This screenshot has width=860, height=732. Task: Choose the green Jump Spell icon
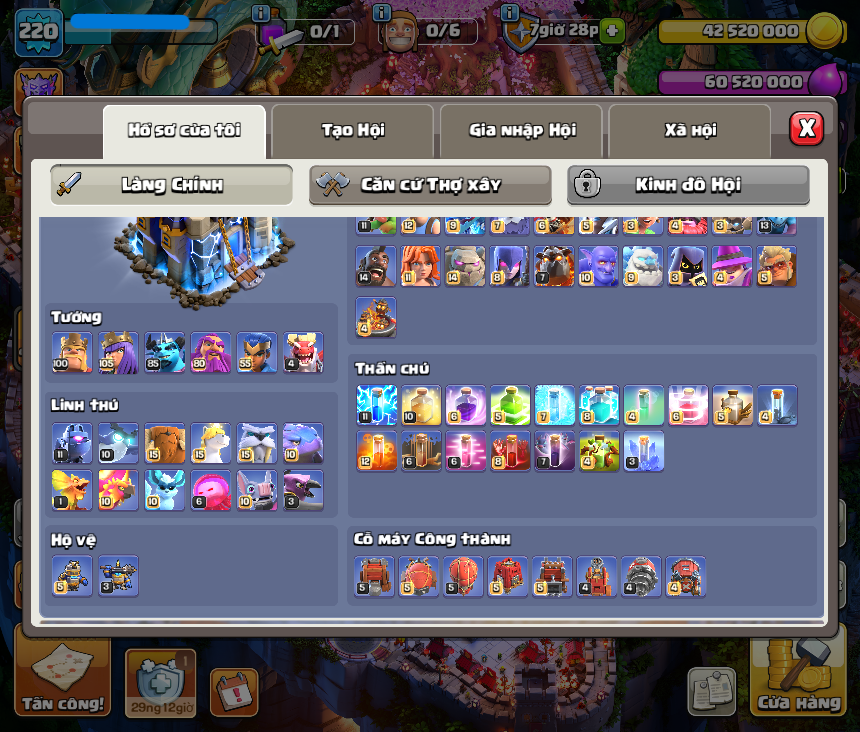[510, 405]
